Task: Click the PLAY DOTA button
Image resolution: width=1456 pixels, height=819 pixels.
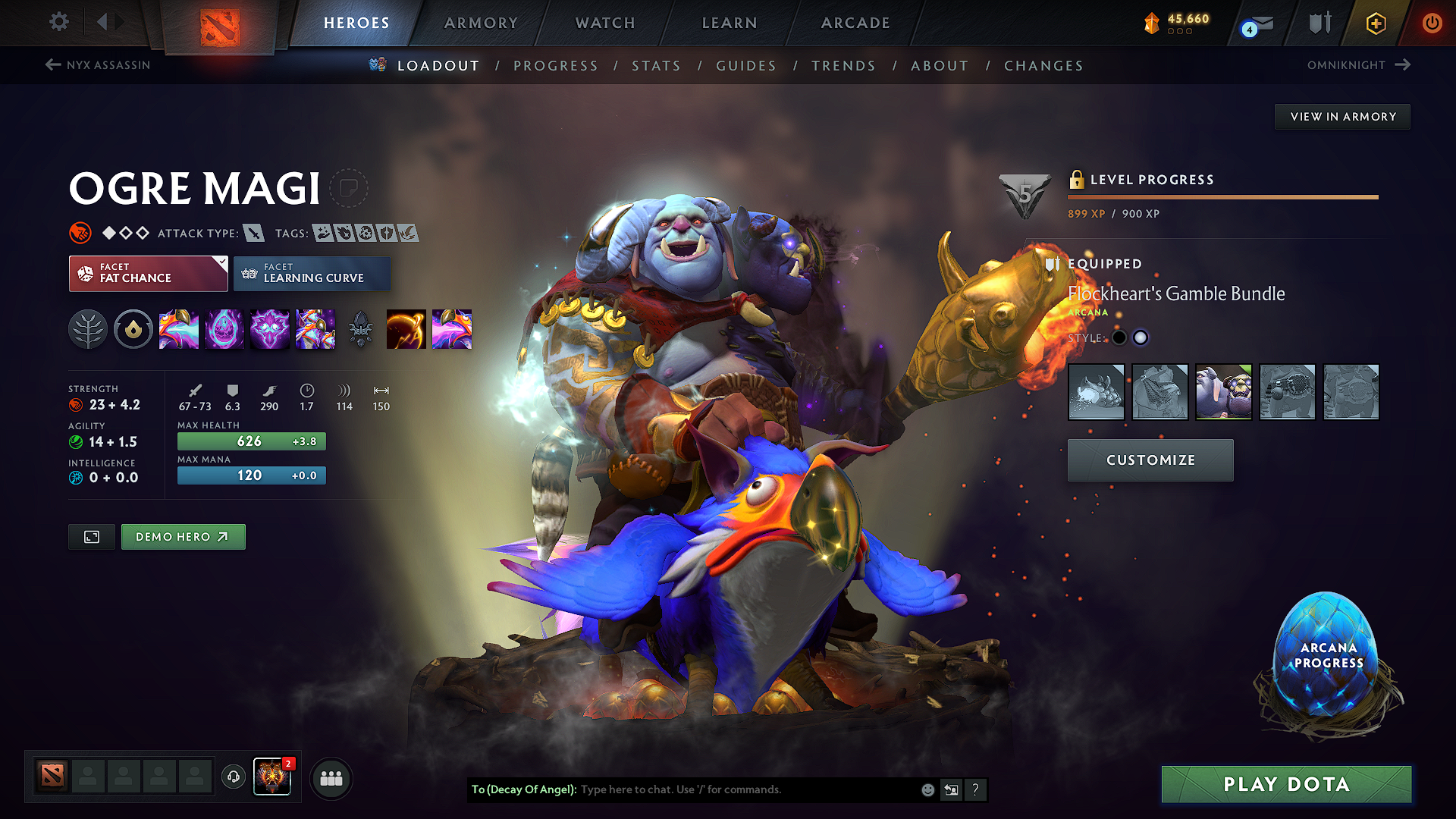Action: pyautogui.click(x=1285, y=784)
